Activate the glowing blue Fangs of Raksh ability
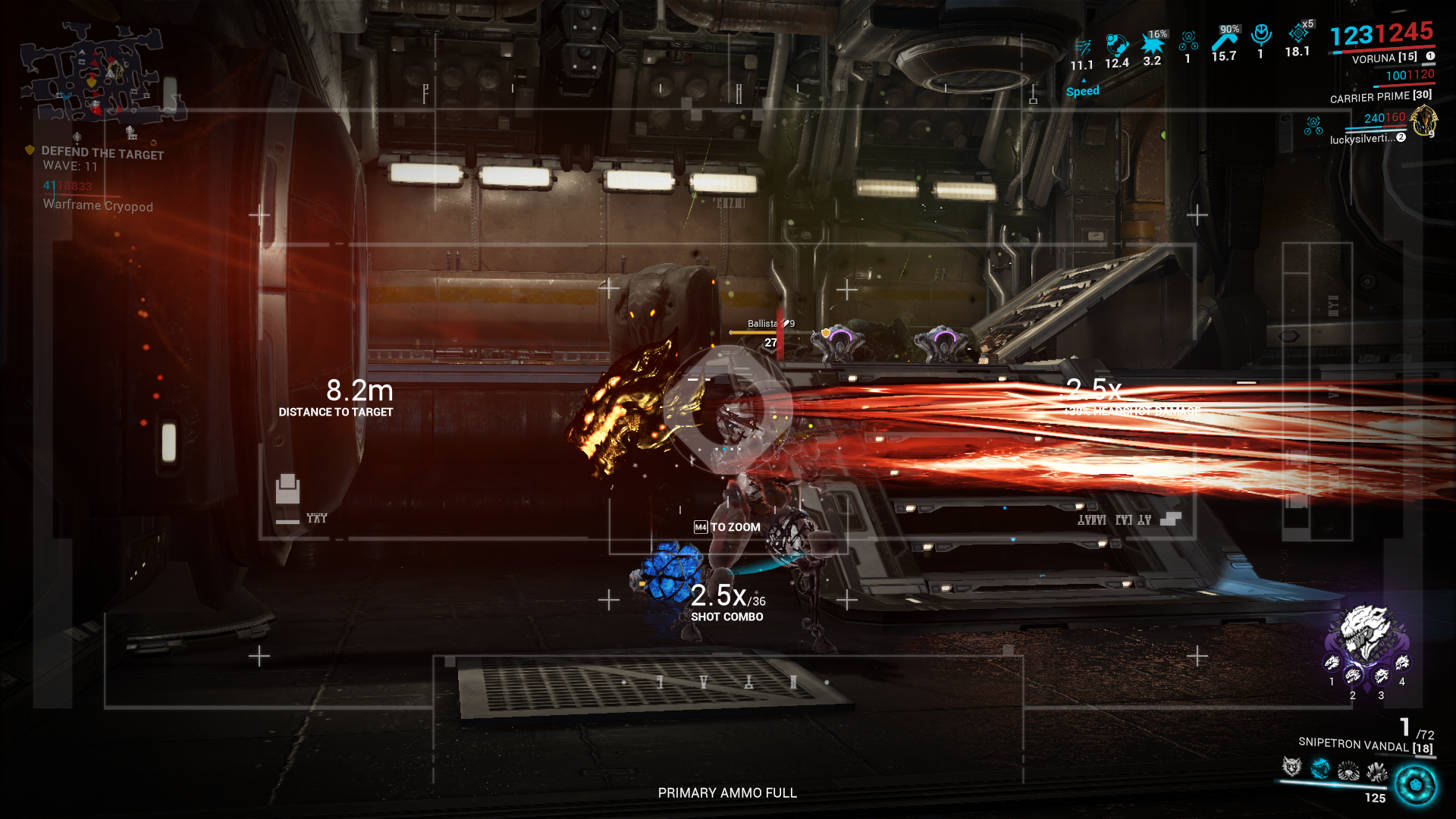1456x819 pixels. (x=1320, y=769)
